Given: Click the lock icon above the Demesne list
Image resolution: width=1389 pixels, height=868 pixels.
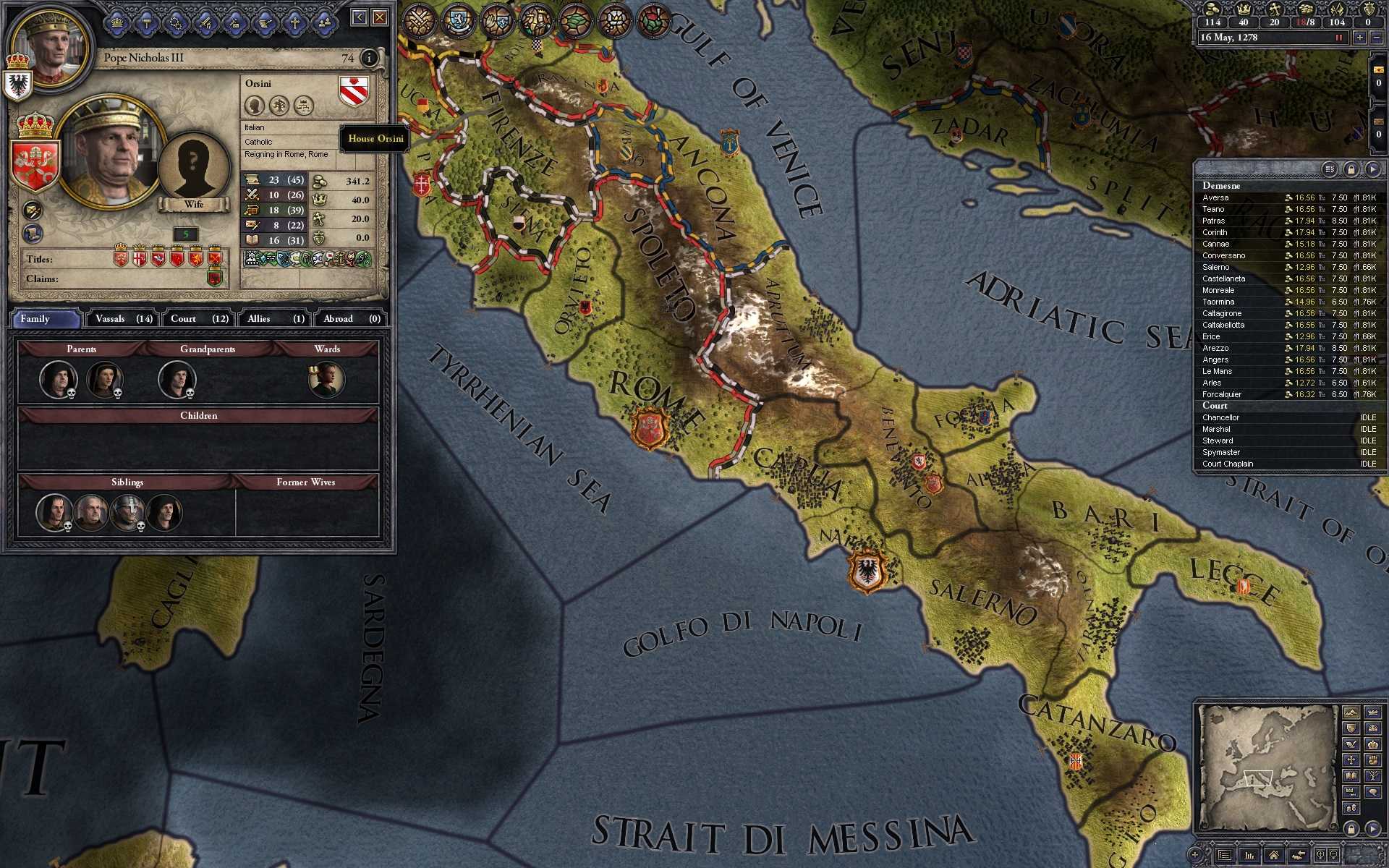Looking at the screenshot, I should [x=1351, y=168].
